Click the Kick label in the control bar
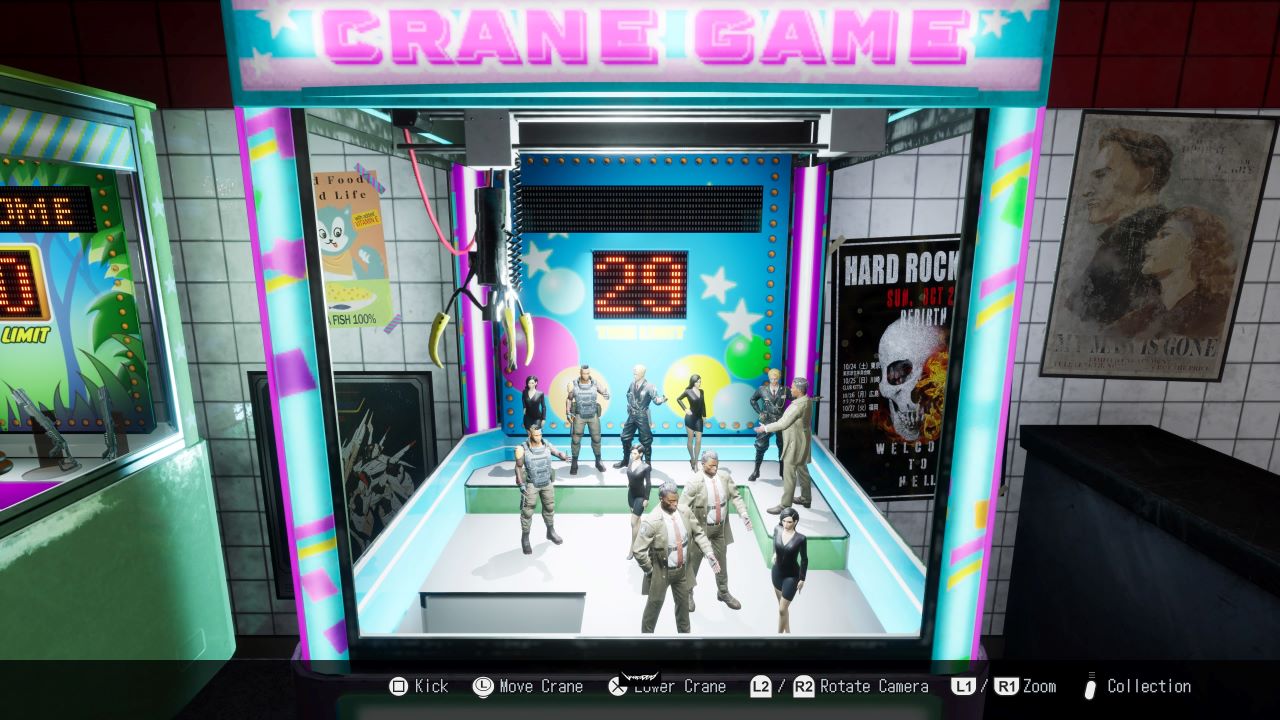Viewport: 1280px width, 720px height. click(430, 687)
